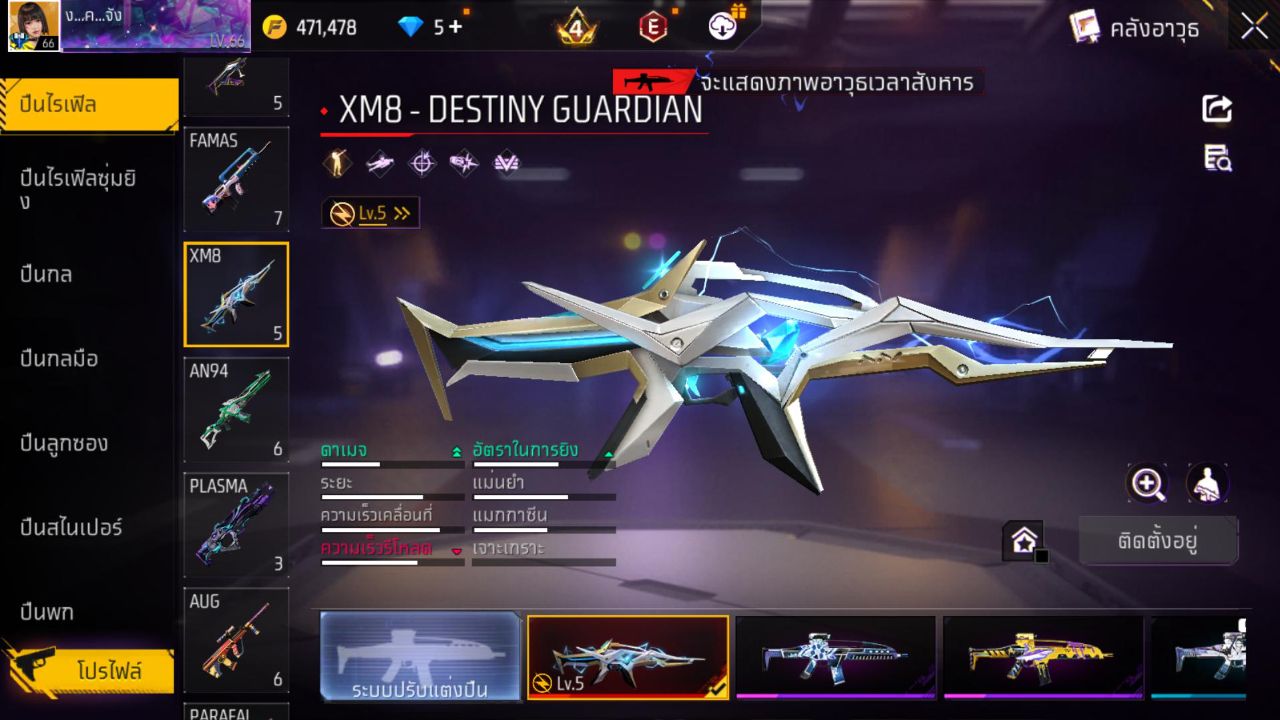This screenshot has width=1280, height=720.
Task: Share the weapon skin
Action: coord(1217,108)
